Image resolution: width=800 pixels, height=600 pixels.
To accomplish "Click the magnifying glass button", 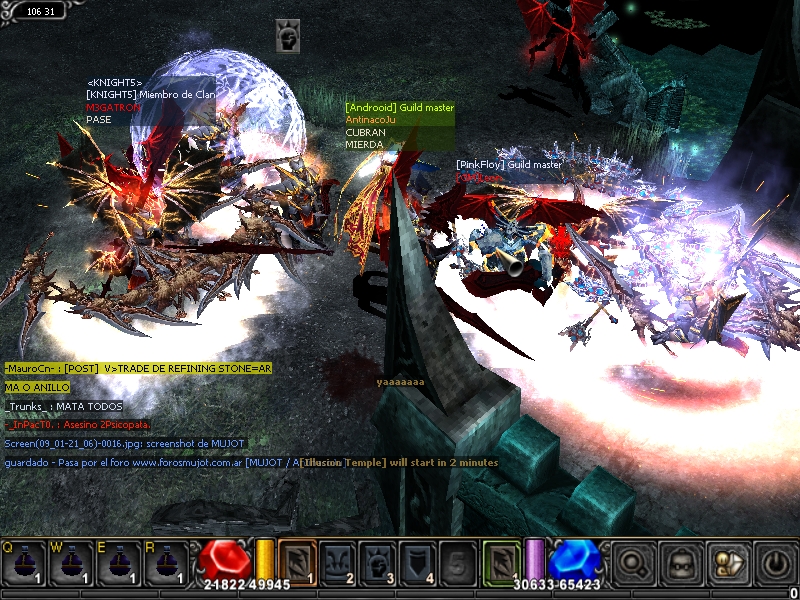I will tap(633, 563).
